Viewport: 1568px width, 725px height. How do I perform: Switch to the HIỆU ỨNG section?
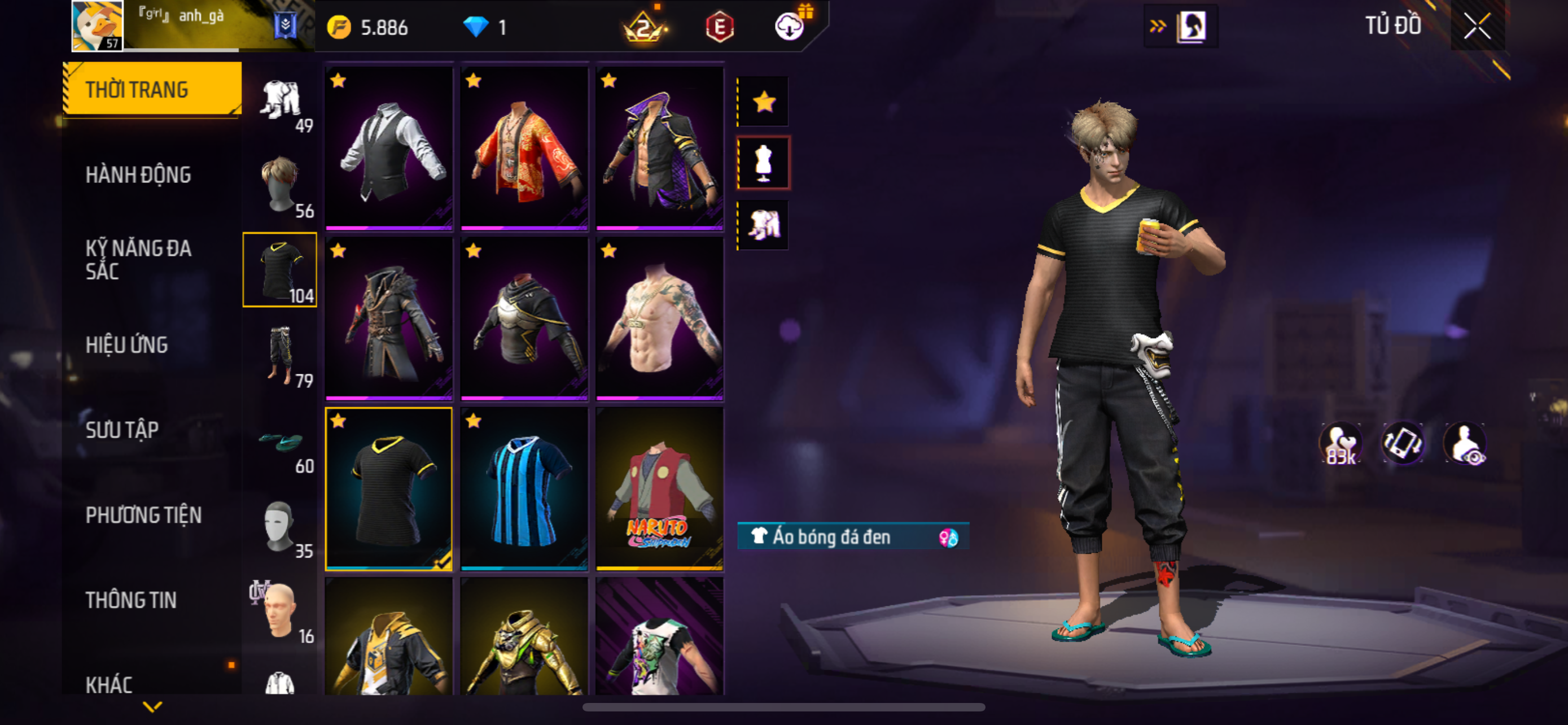click(x=126, y=345)
